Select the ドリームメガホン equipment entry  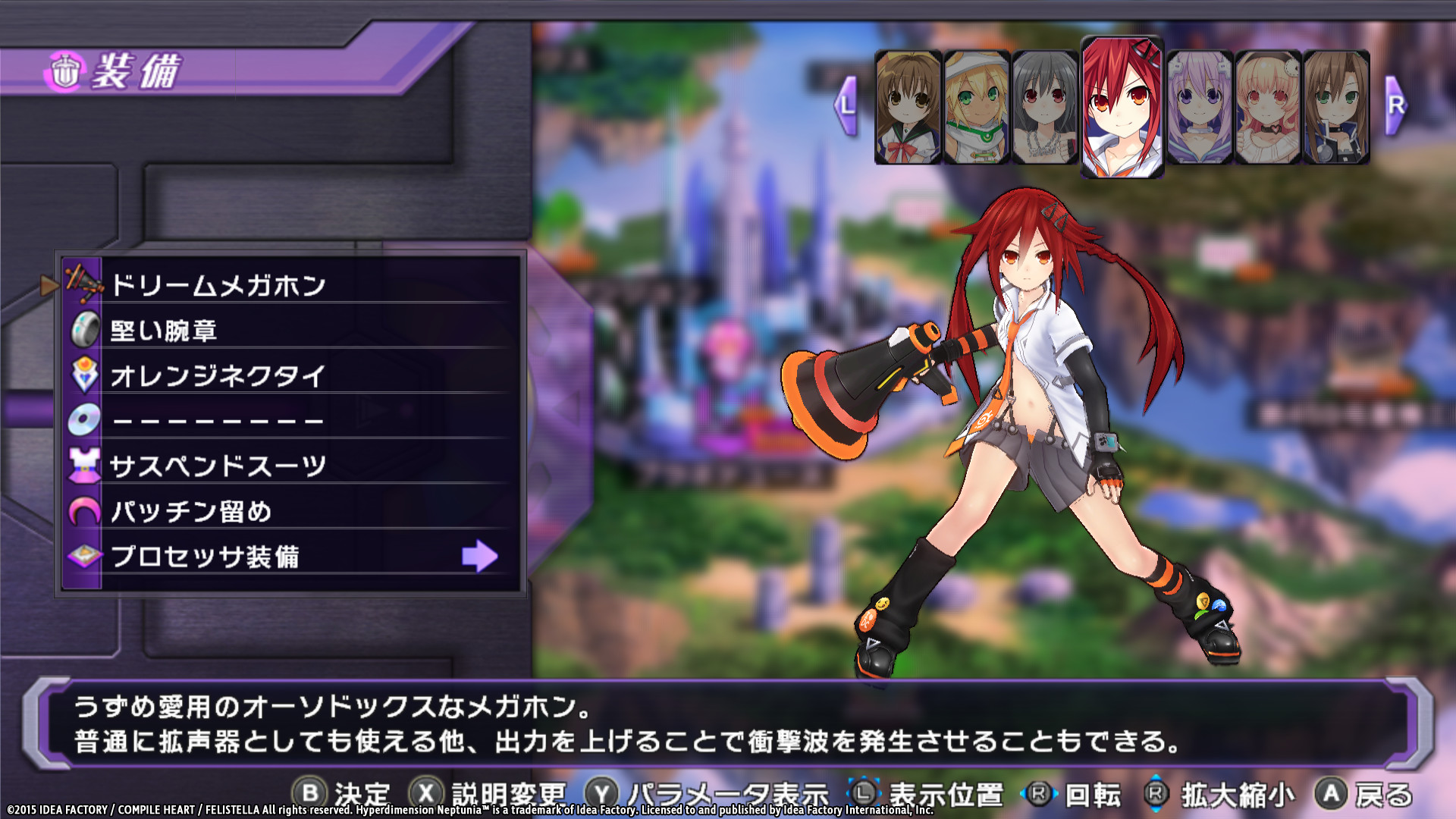[220, 286]
